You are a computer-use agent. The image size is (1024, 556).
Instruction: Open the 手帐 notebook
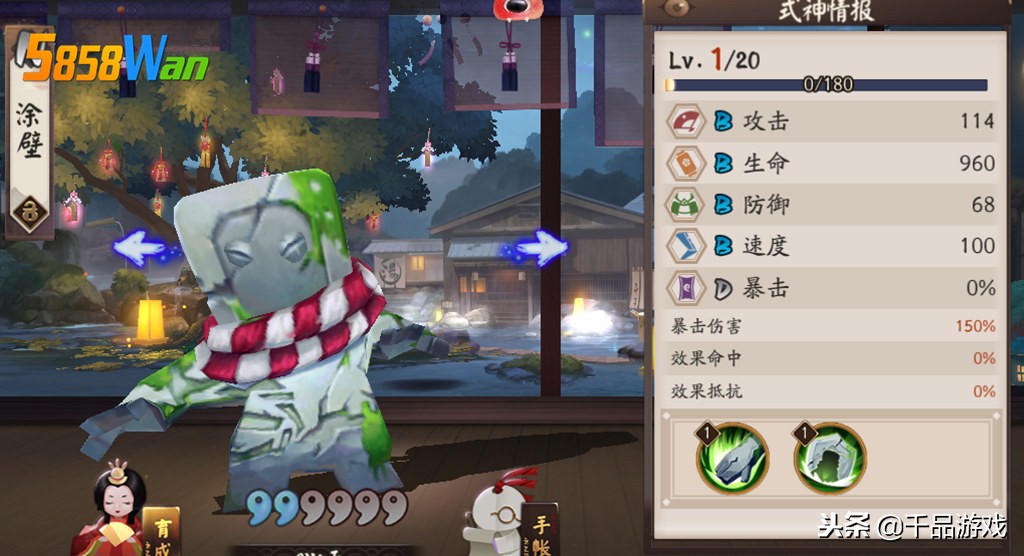click(539, 527)
